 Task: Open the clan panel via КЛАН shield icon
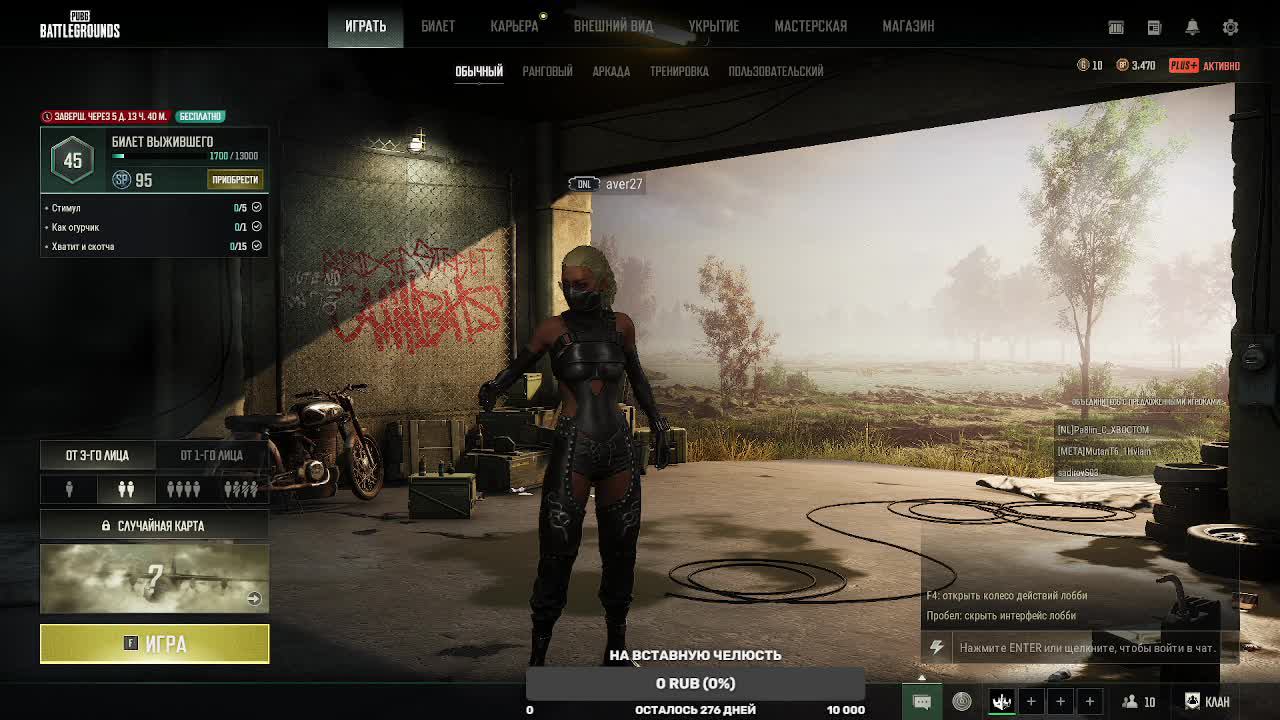click(x=1193, y=701)
